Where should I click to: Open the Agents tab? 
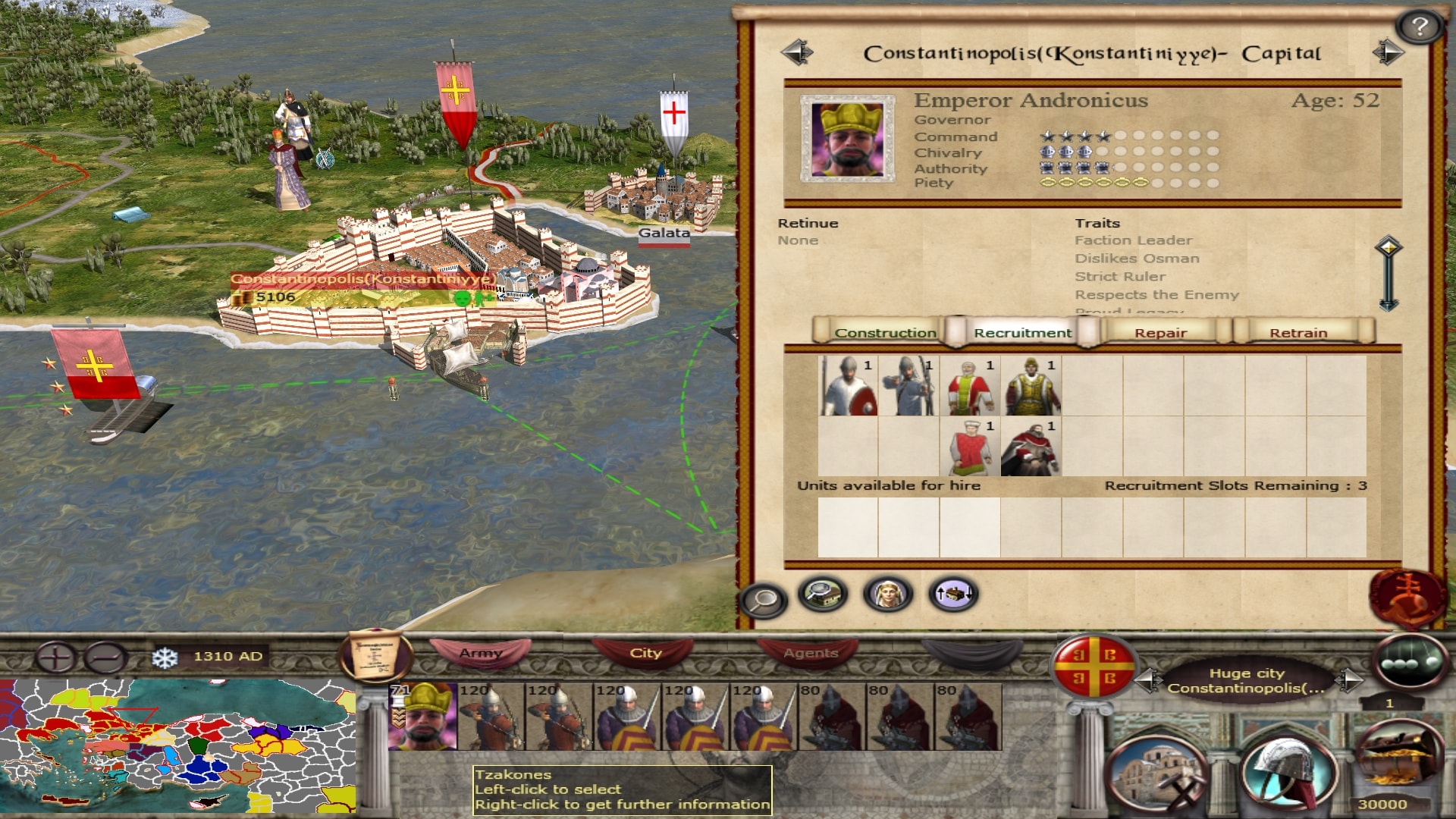tap(811, 653)
